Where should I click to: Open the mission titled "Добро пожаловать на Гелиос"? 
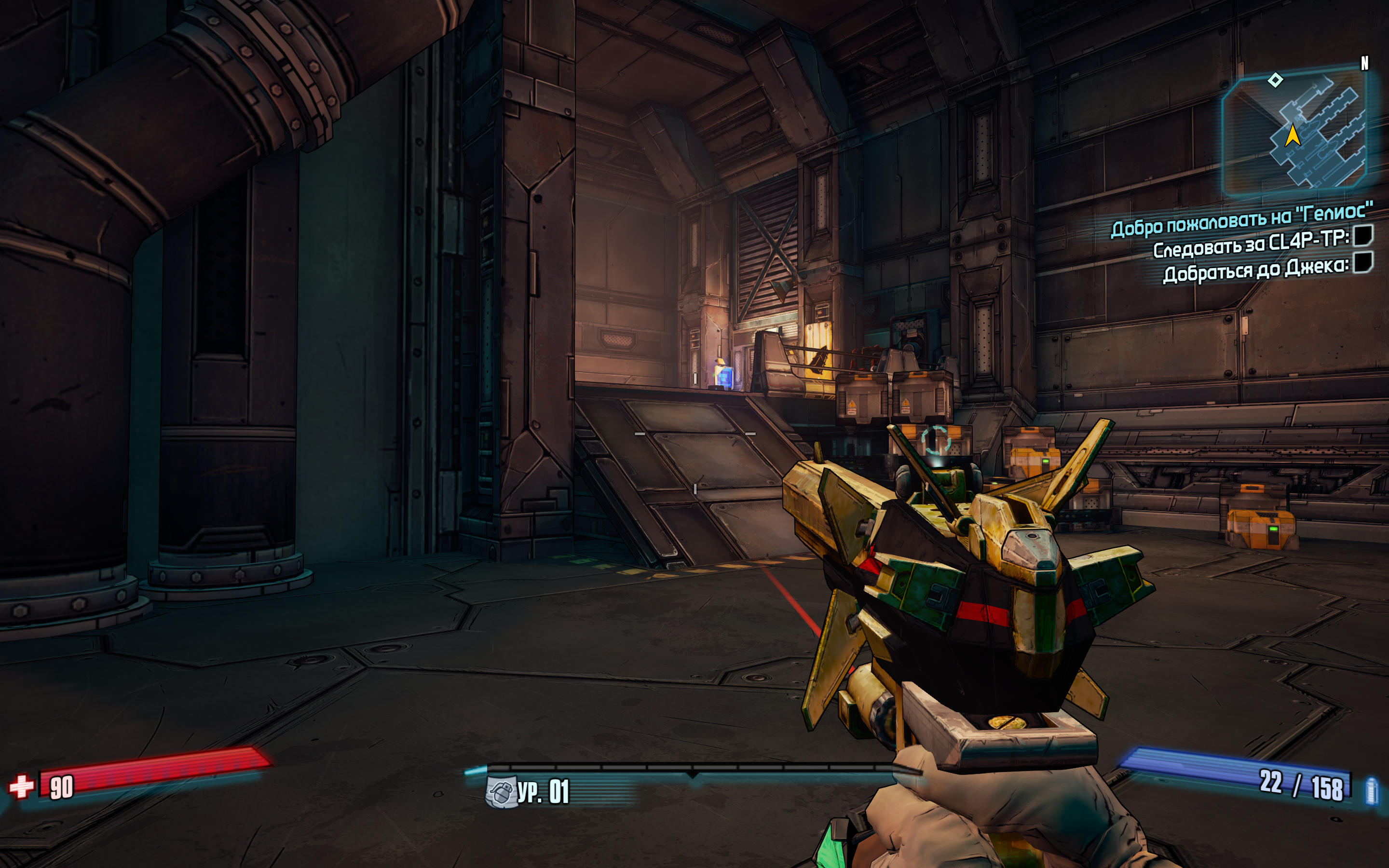(x=1242, y=219)
